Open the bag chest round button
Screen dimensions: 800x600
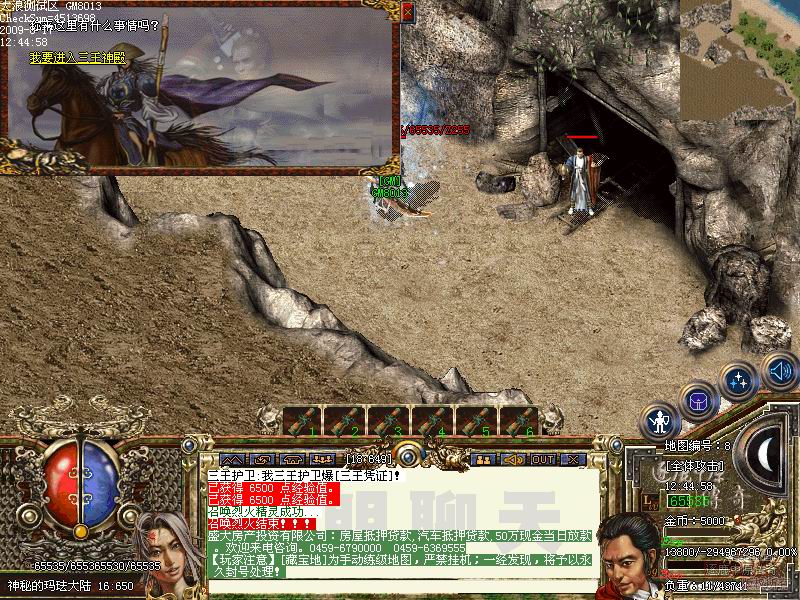pos(698,403)
